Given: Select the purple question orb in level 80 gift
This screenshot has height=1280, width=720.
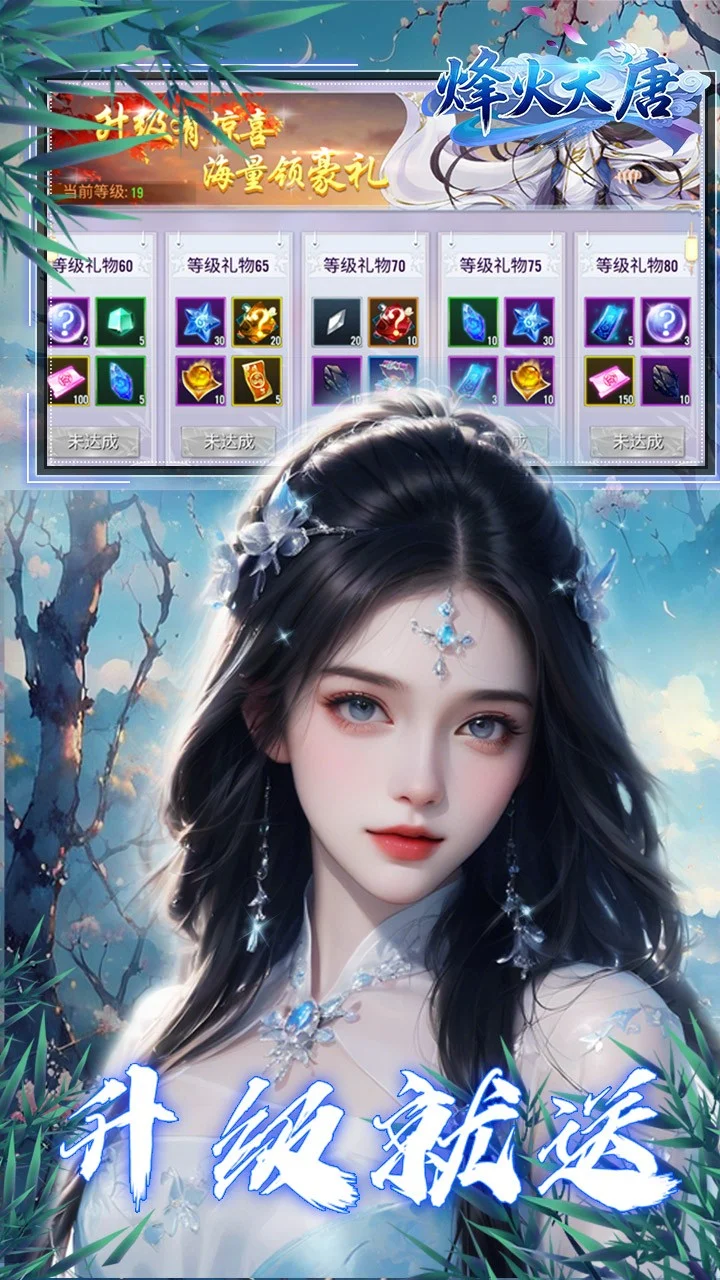Looking at the screenshot, I should tap(665, 322).
